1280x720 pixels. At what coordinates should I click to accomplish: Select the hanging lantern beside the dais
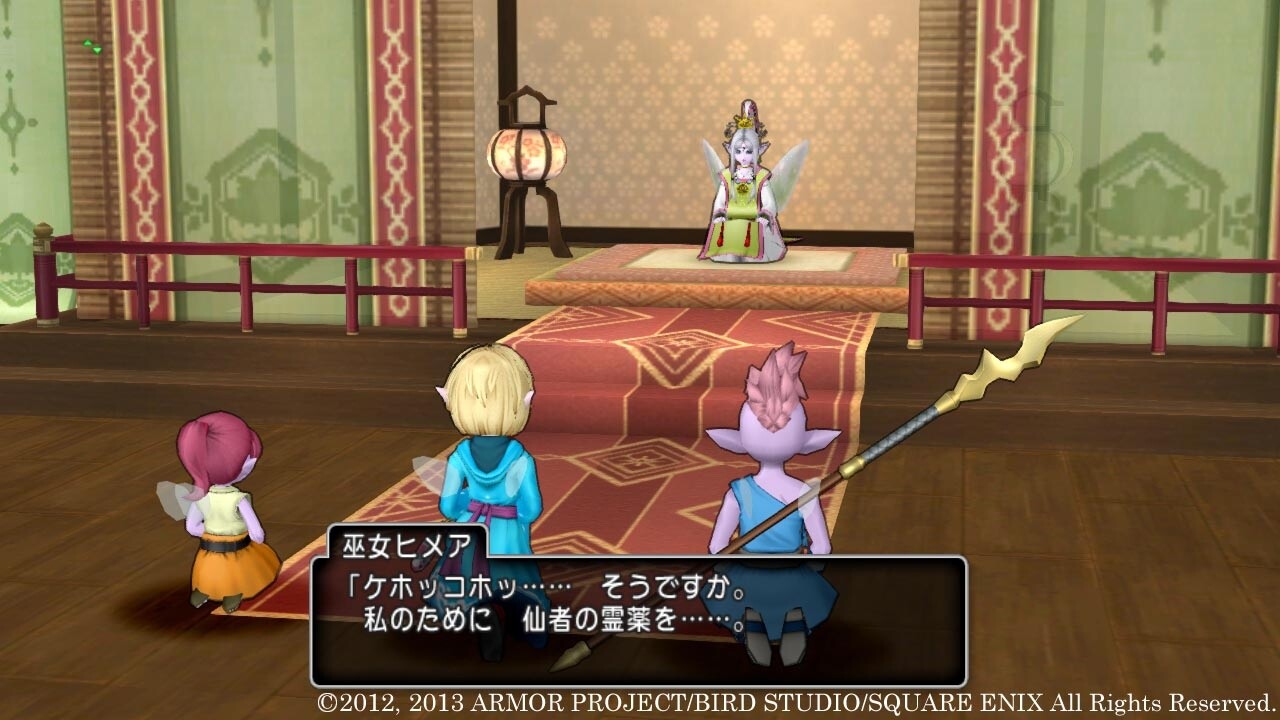tap(527, 150)
